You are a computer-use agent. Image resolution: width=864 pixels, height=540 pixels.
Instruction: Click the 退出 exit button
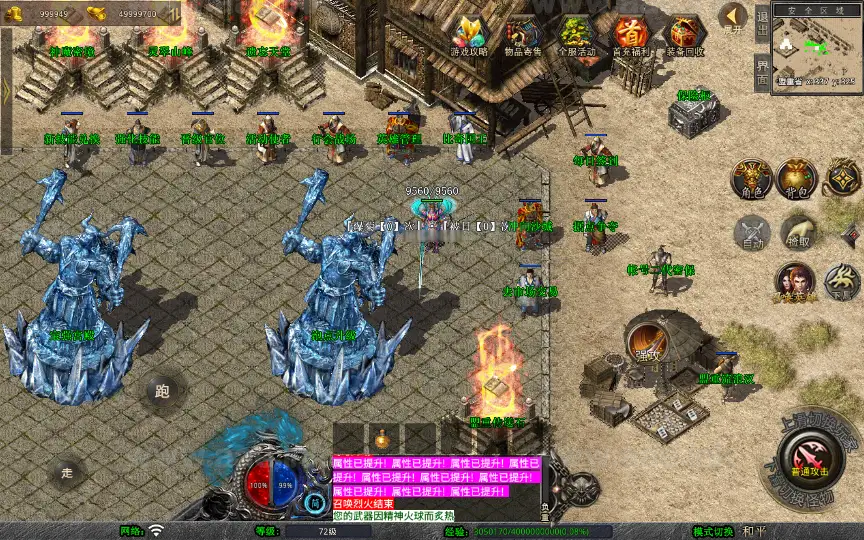[761, 24]
